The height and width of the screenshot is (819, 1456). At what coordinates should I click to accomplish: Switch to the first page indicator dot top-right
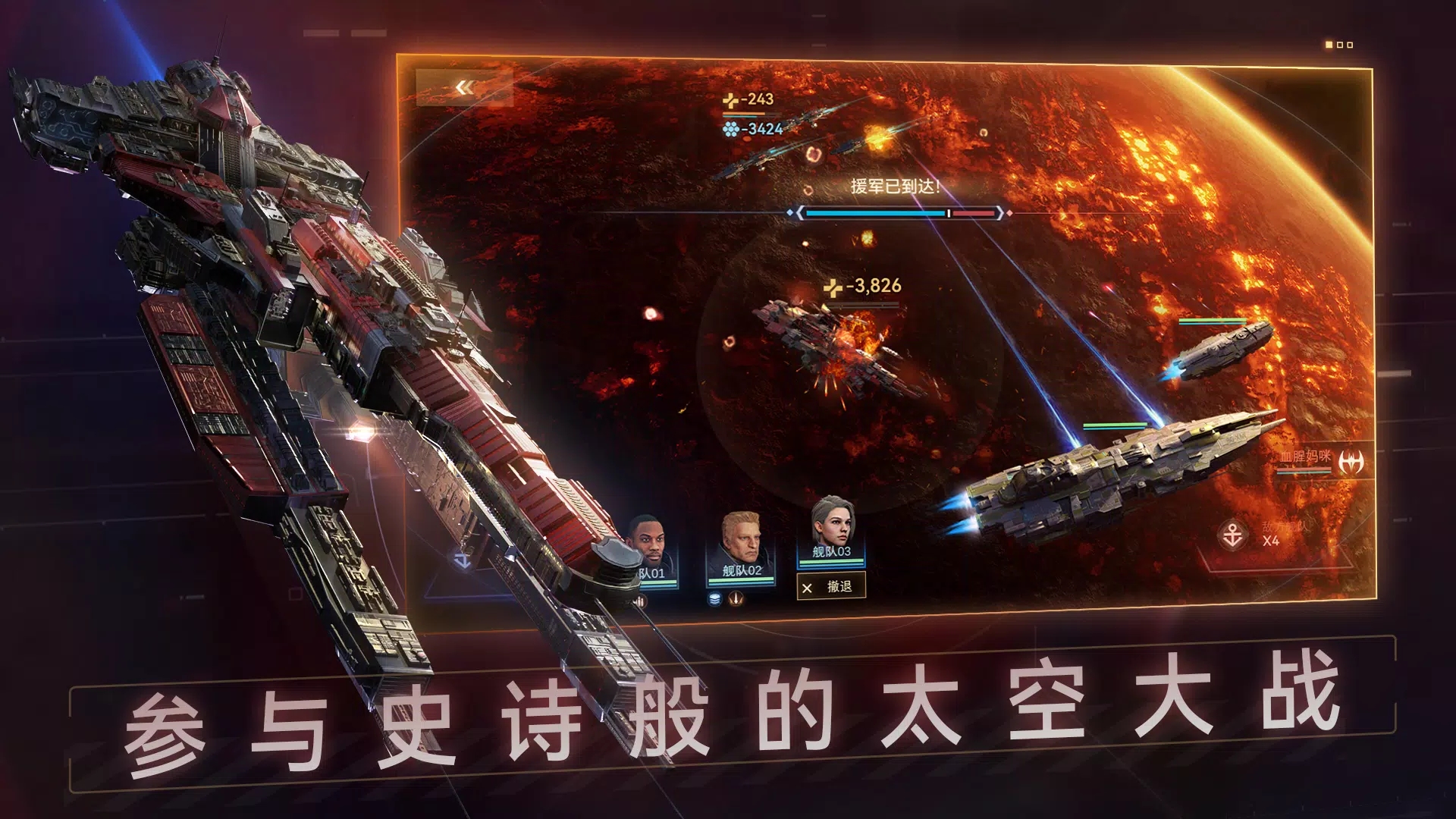click(x=1329, y=45)
